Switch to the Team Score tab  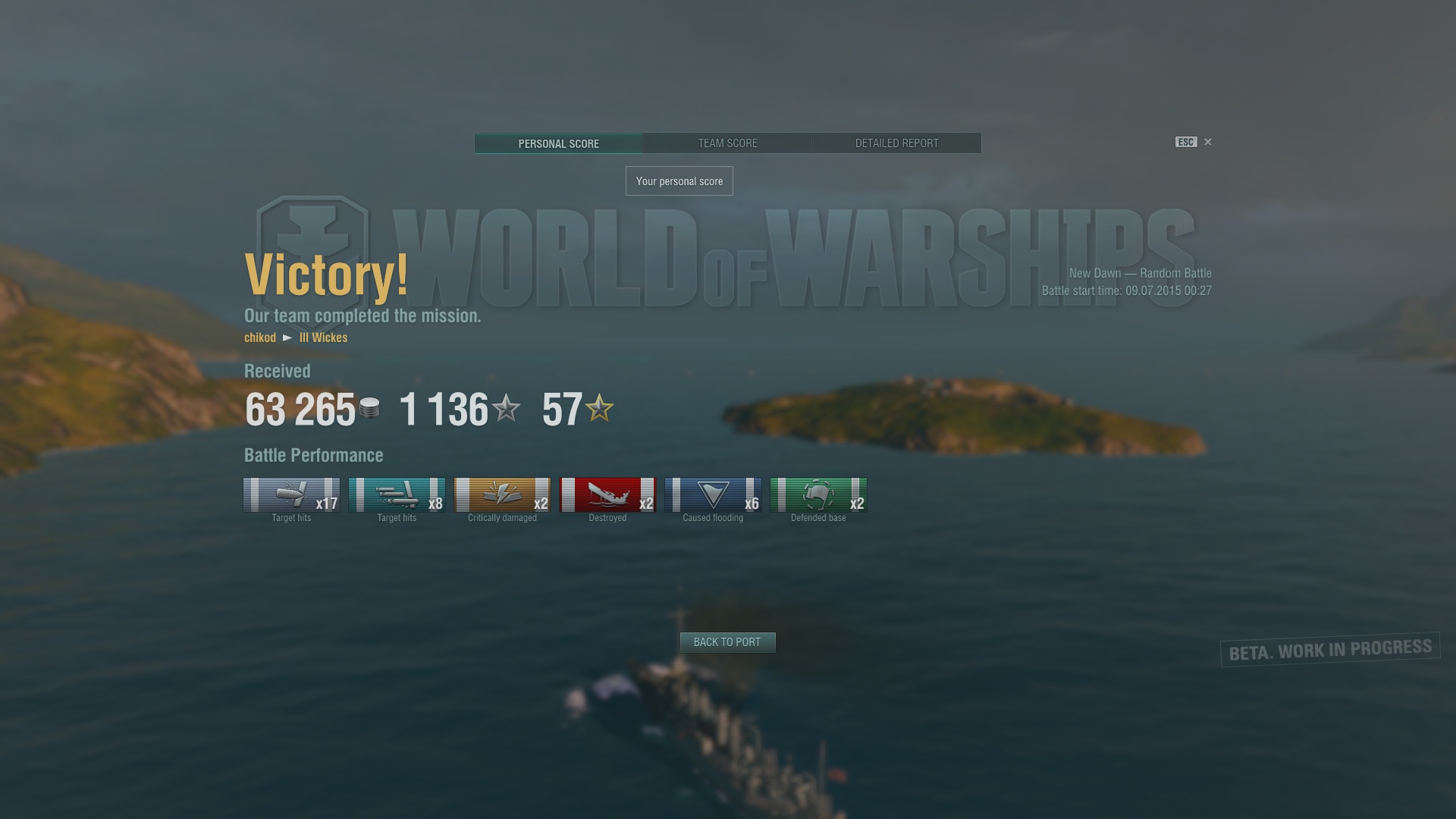pyautogui.click(x=727, y=143)
